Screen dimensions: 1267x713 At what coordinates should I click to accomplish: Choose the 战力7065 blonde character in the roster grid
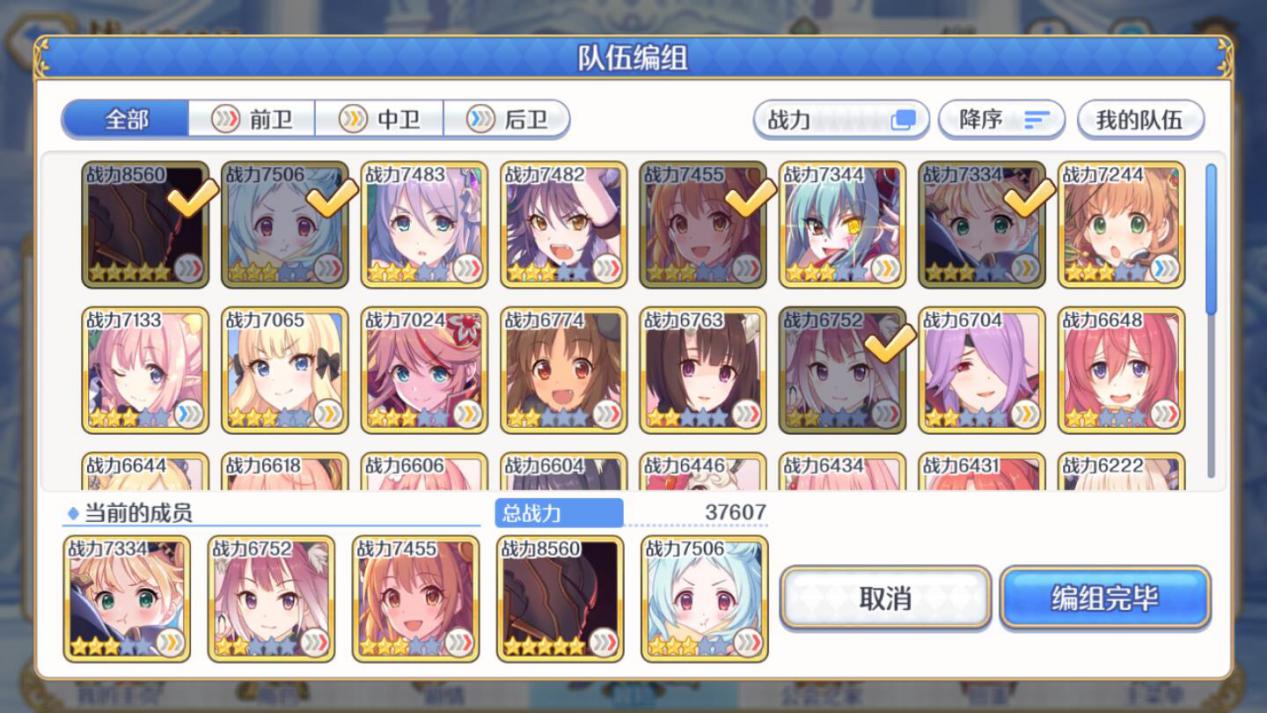tap(284, 370)
